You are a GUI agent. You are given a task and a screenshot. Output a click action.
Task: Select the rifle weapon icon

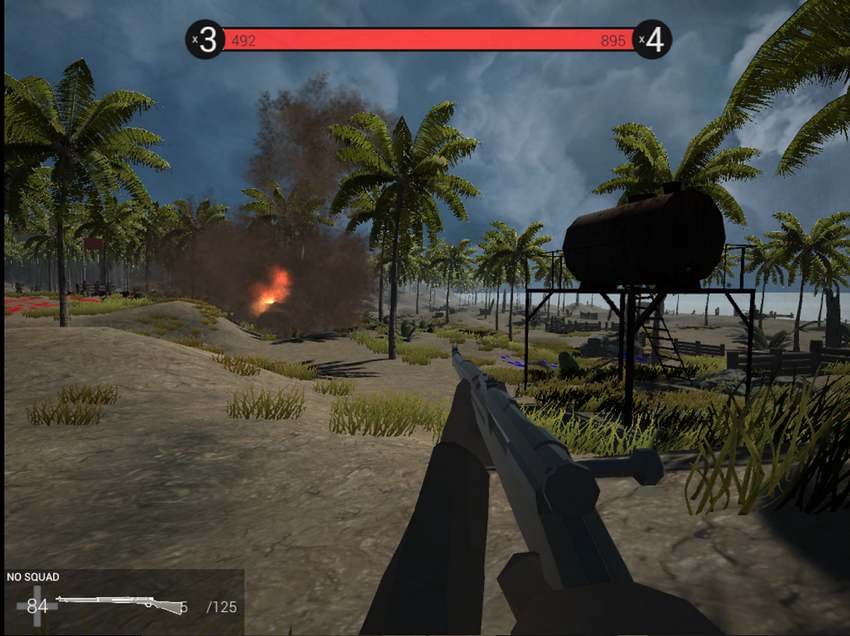pos(120,603)
